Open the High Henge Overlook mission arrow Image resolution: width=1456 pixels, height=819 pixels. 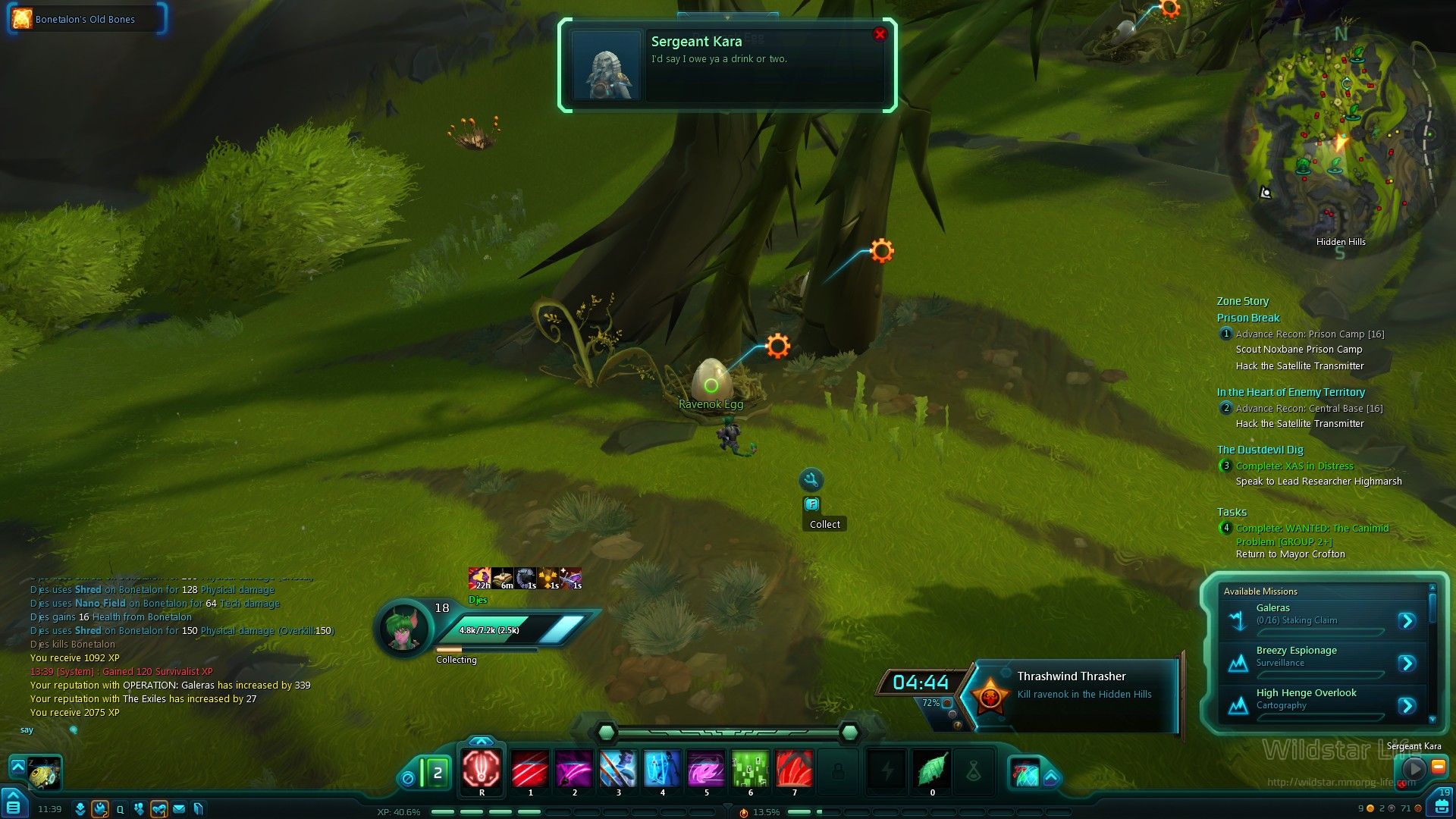[x=1407, y=706]
